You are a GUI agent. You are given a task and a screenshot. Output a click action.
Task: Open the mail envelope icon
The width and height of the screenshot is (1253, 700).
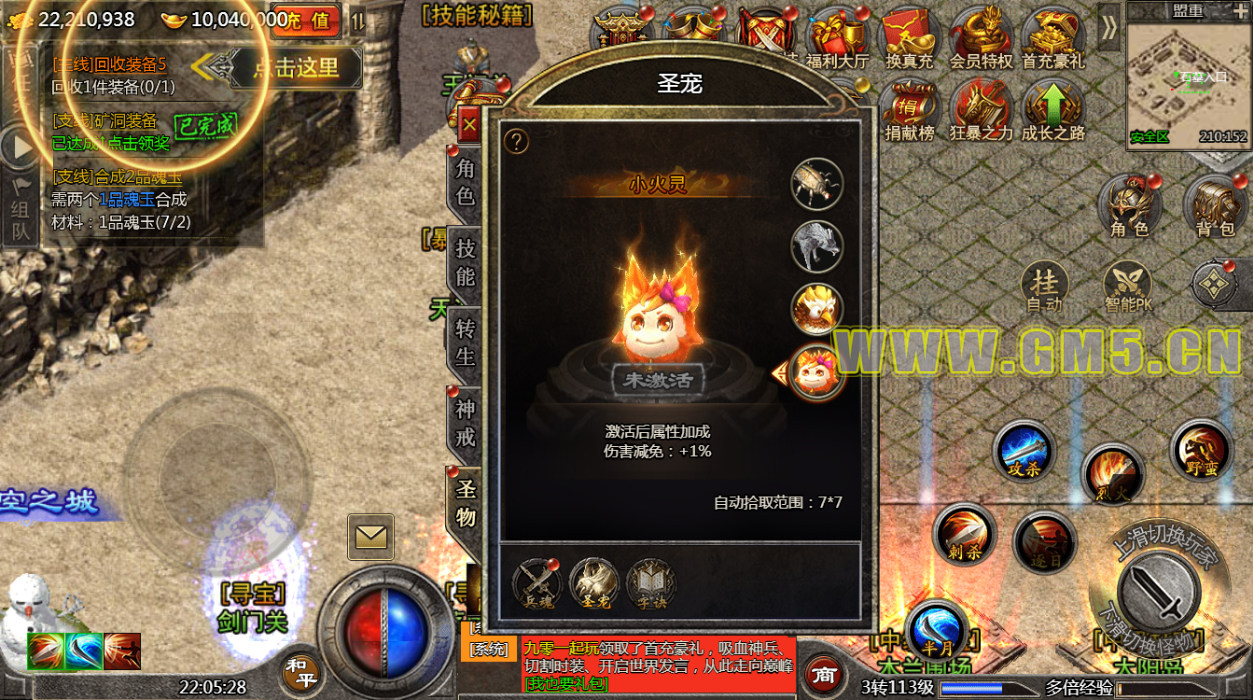coord(371,537)
